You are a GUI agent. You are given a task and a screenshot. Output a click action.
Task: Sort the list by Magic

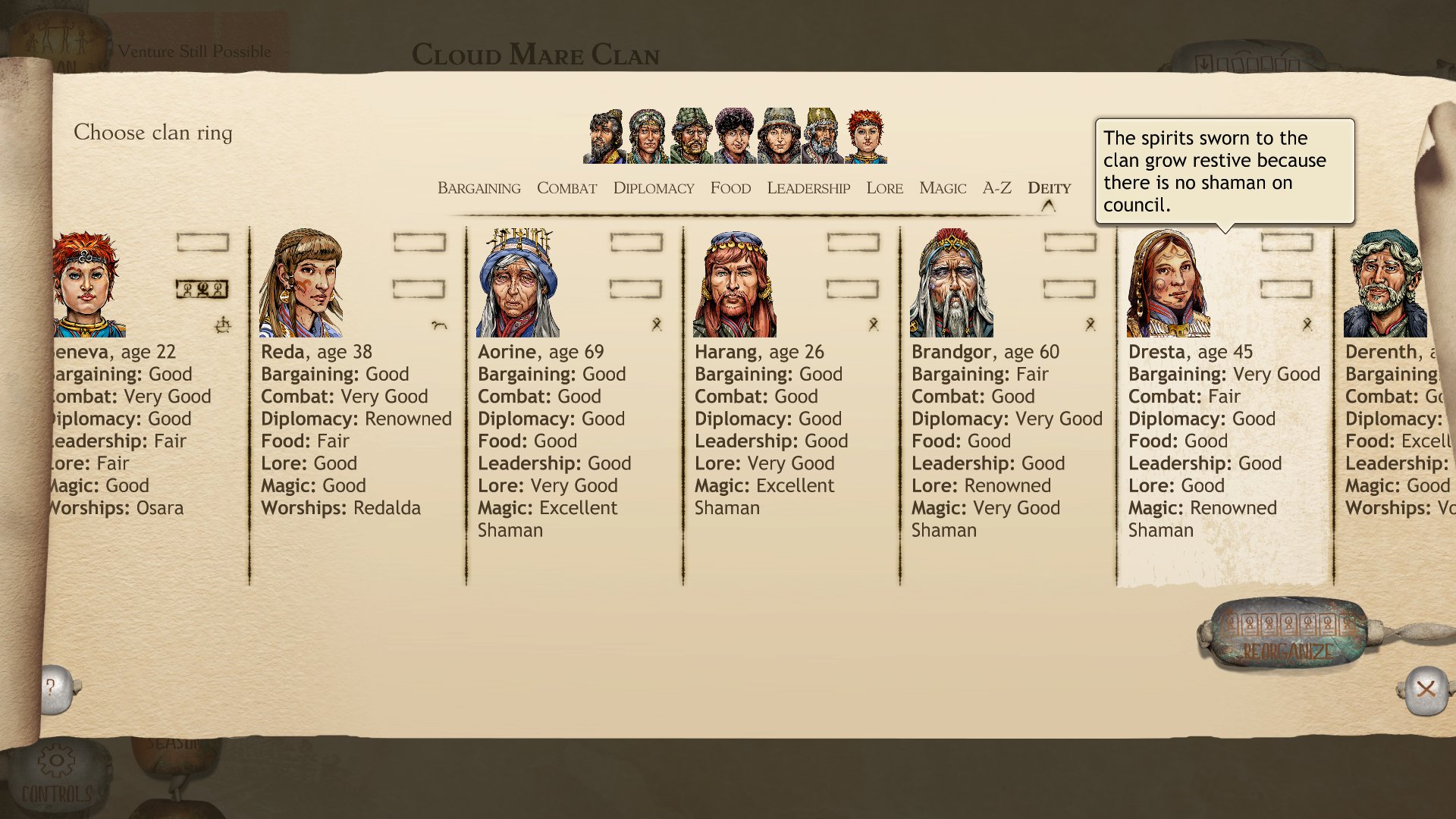[942, 188]
